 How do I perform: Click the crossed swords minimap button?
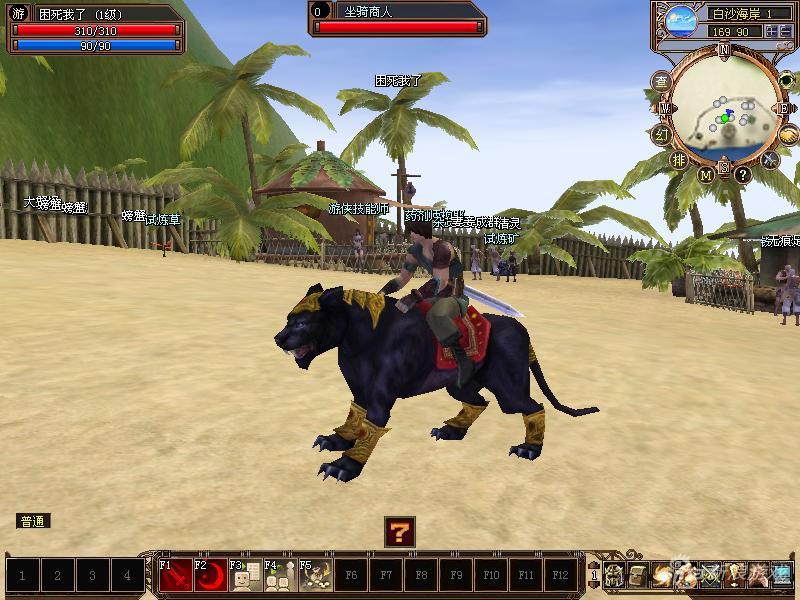770,158
